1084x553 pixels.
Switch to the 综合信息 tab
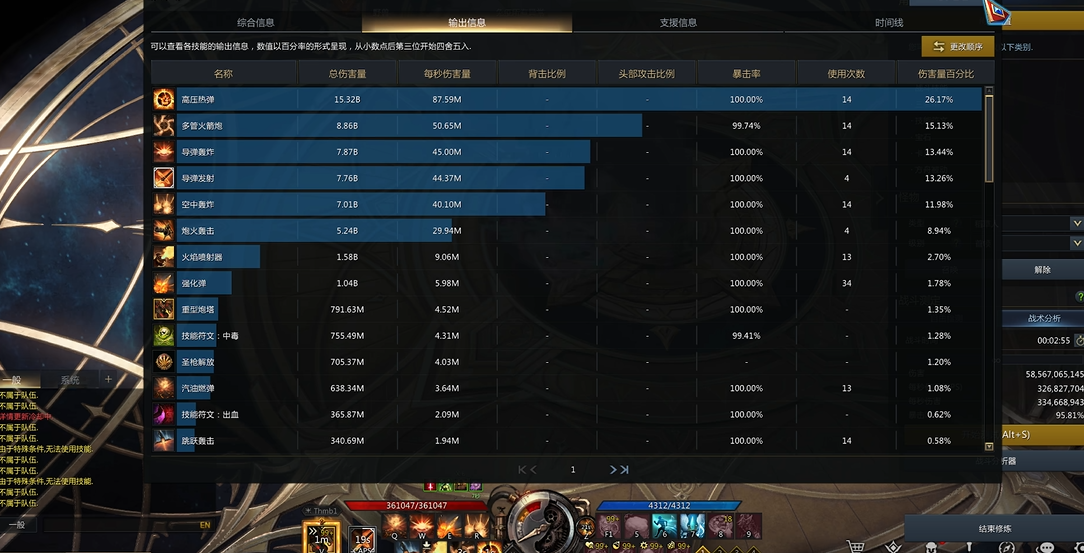click(256, 22)
